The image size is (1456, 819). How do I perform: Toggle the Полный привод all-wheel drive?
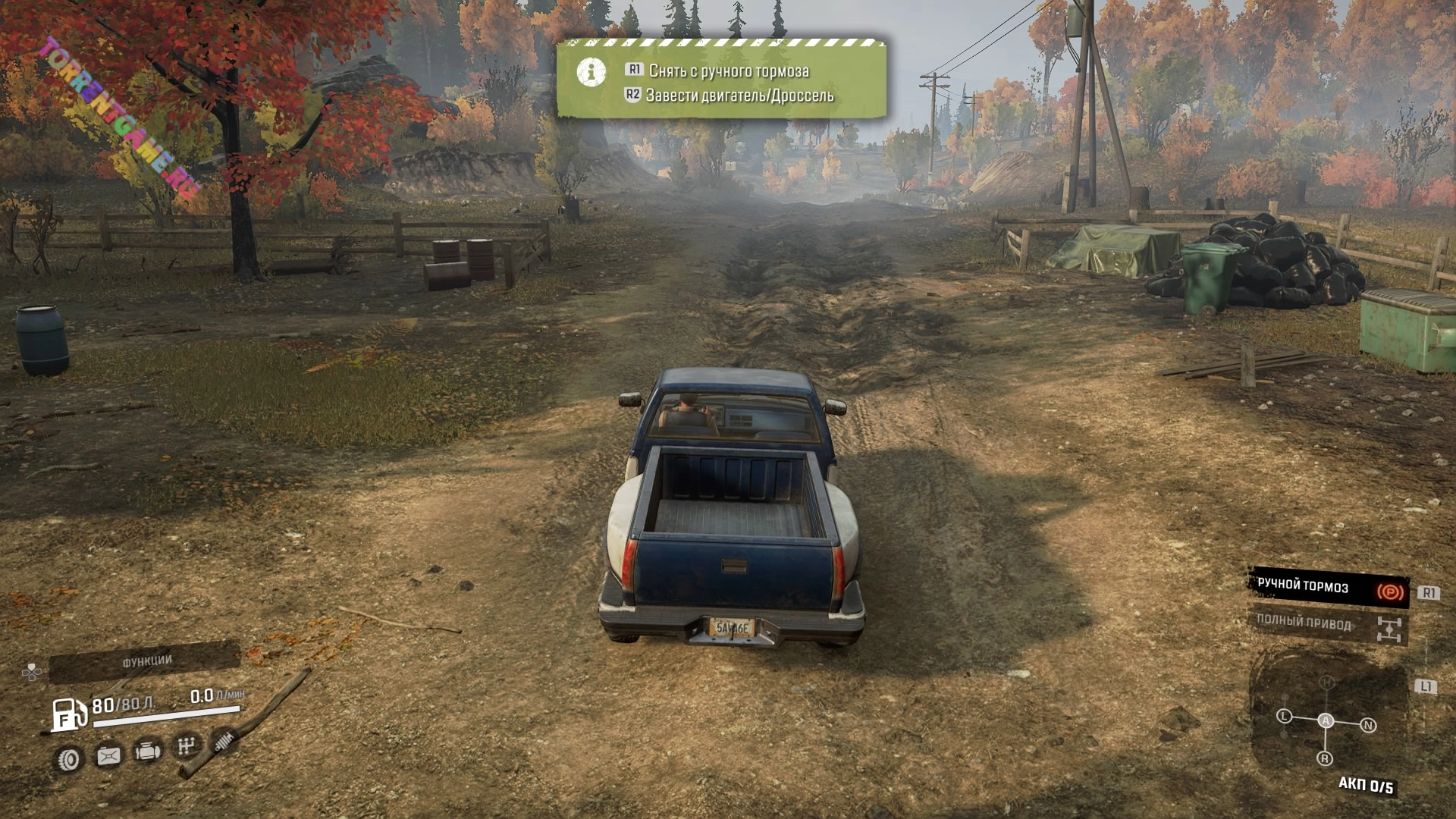(x=1328, y=625)
